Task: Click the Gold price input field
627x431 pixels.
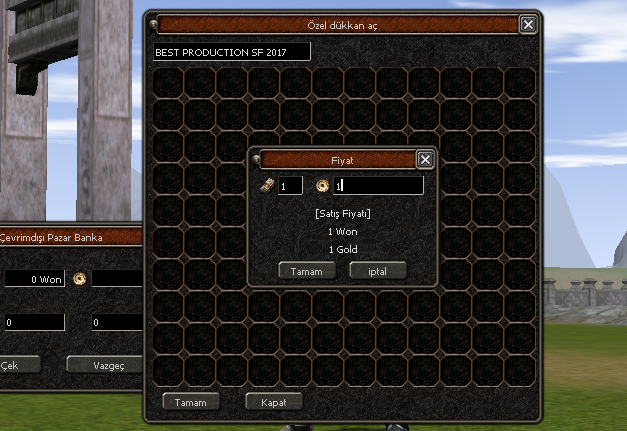Action: coord(378,186)
